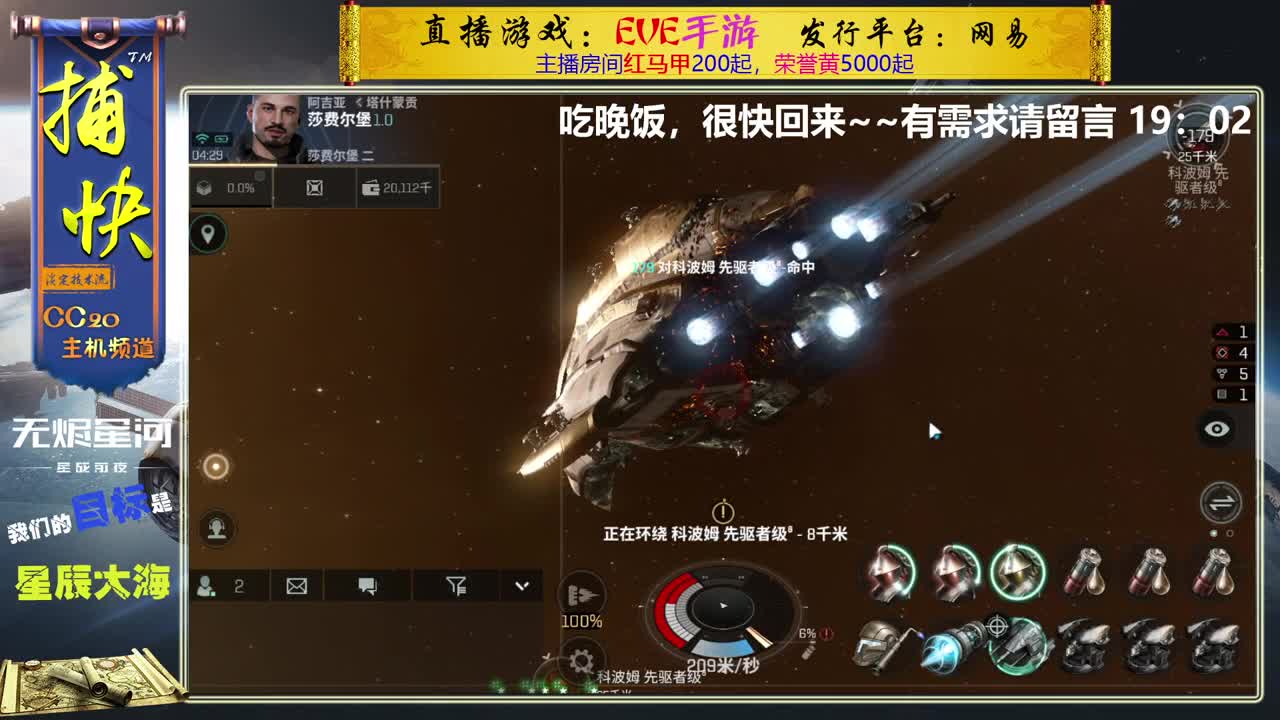Launch a drone from the first drone slot
This screenshot has height=720, width=1280.
1084,645
